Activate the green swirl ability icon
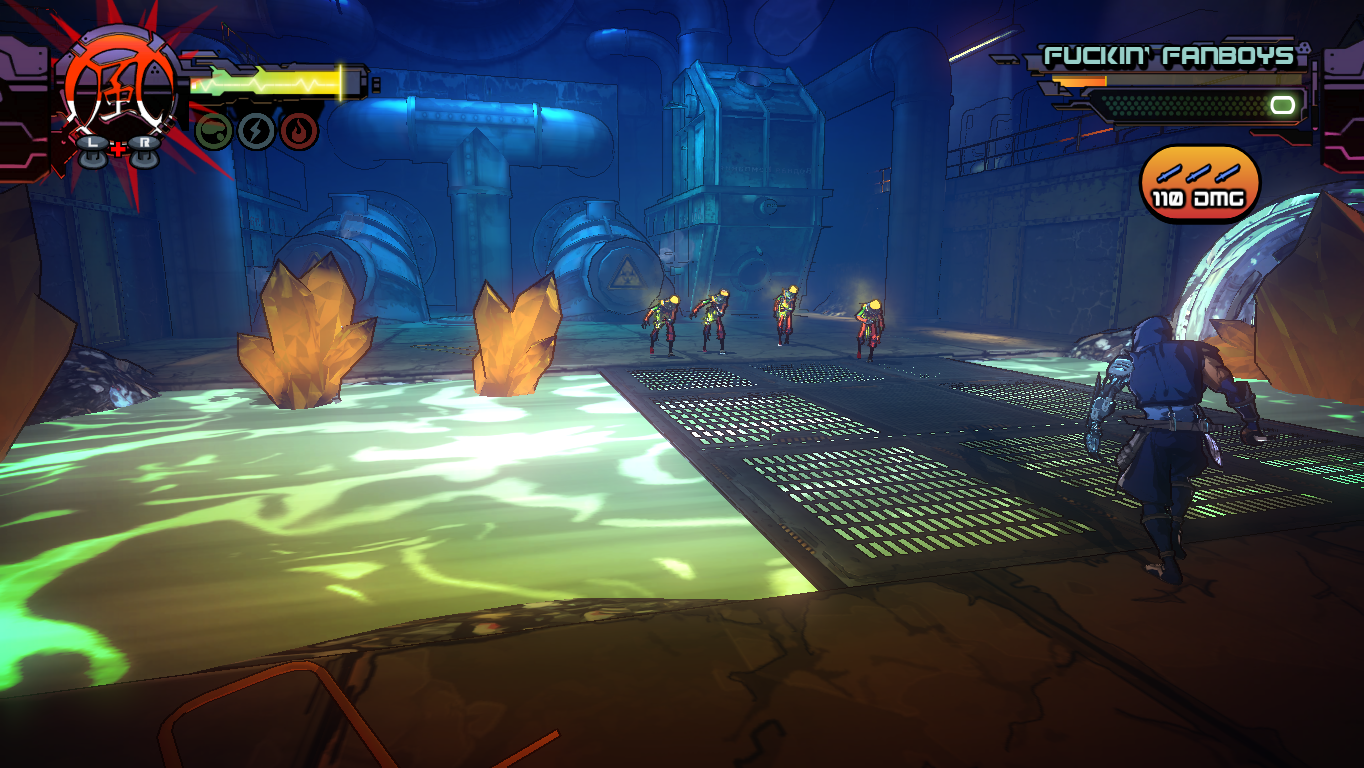Screen dimensions: 1364x768 214,131
